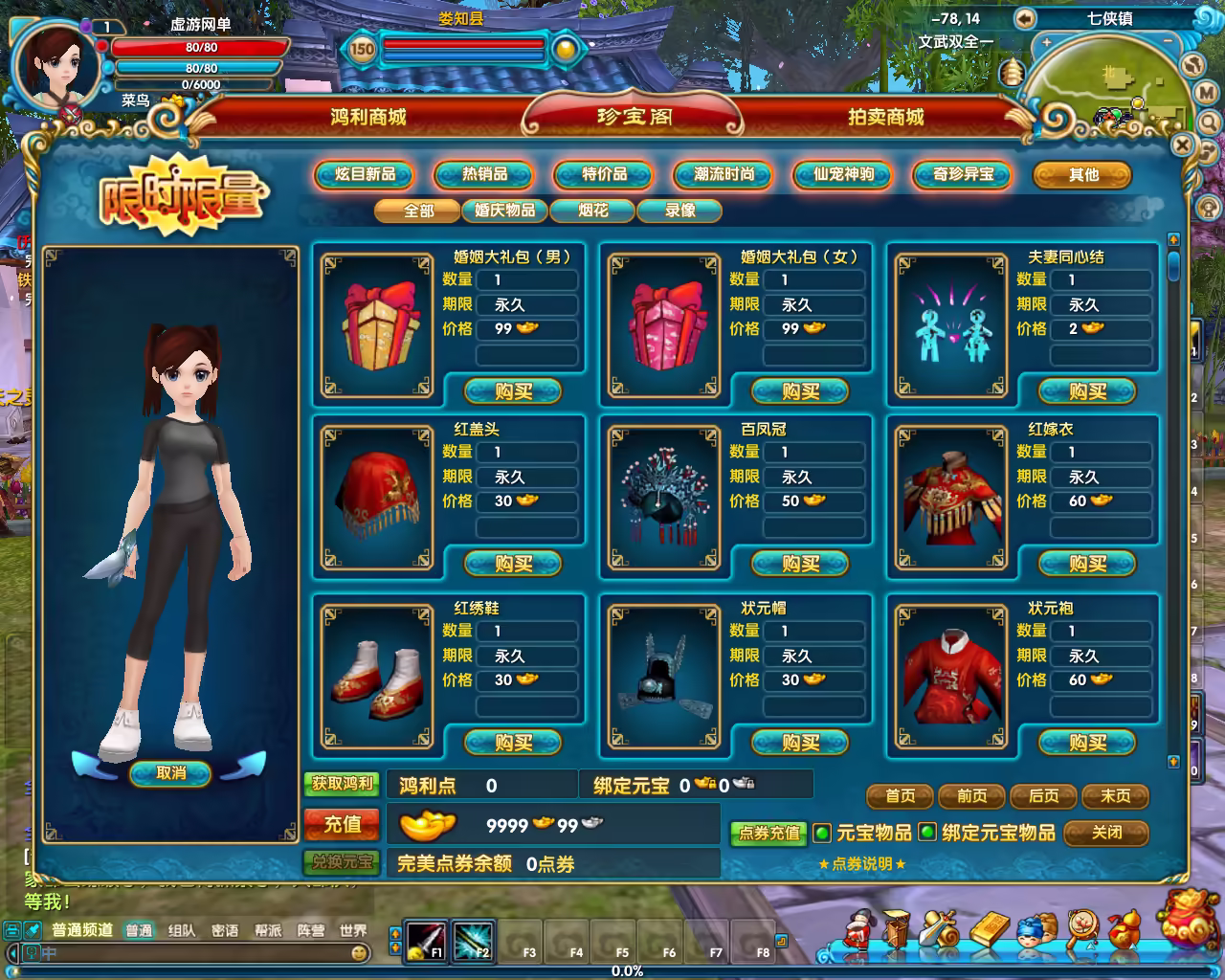Close the shop with 关闭 button

point(1106,833)
